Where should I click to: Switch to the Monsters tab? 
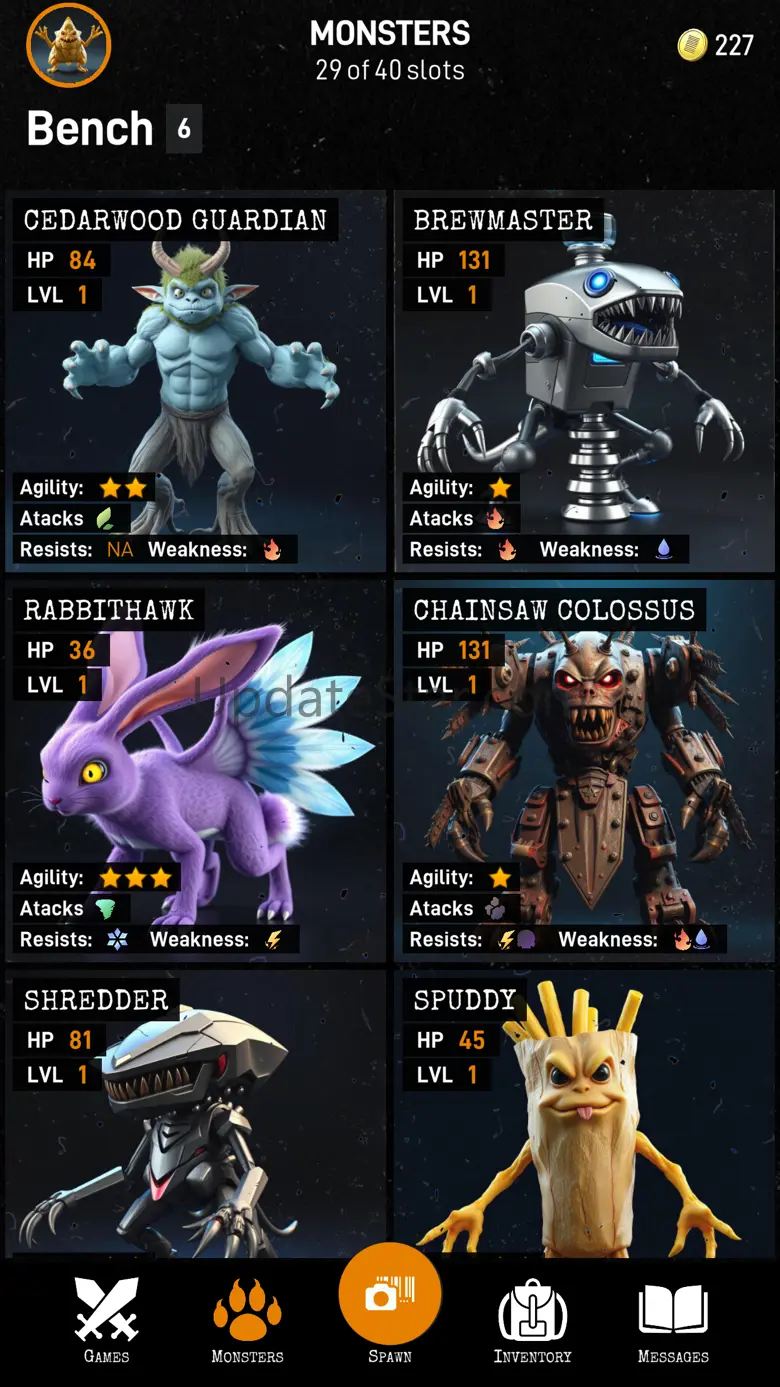247,1320
